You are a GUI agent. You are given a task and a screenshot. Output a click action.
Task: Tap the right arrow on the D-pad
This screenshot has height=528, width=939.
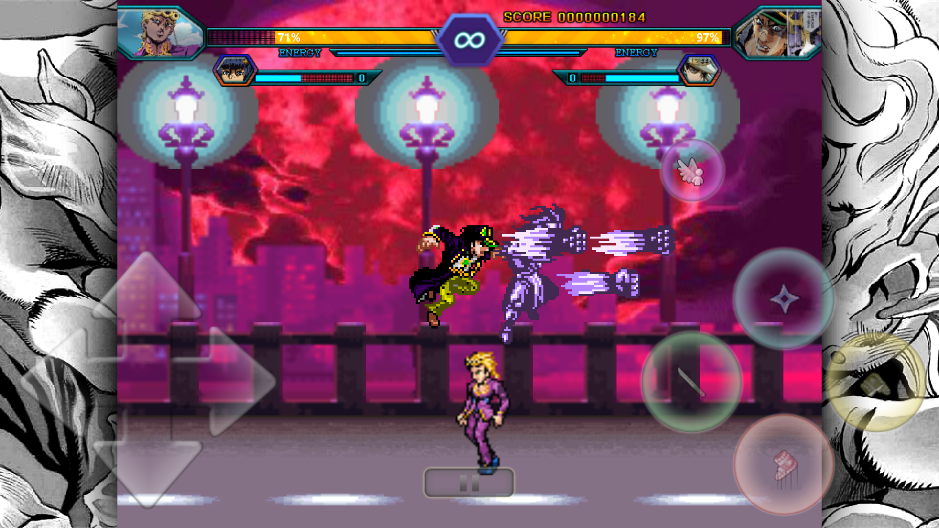coord(238,378)
